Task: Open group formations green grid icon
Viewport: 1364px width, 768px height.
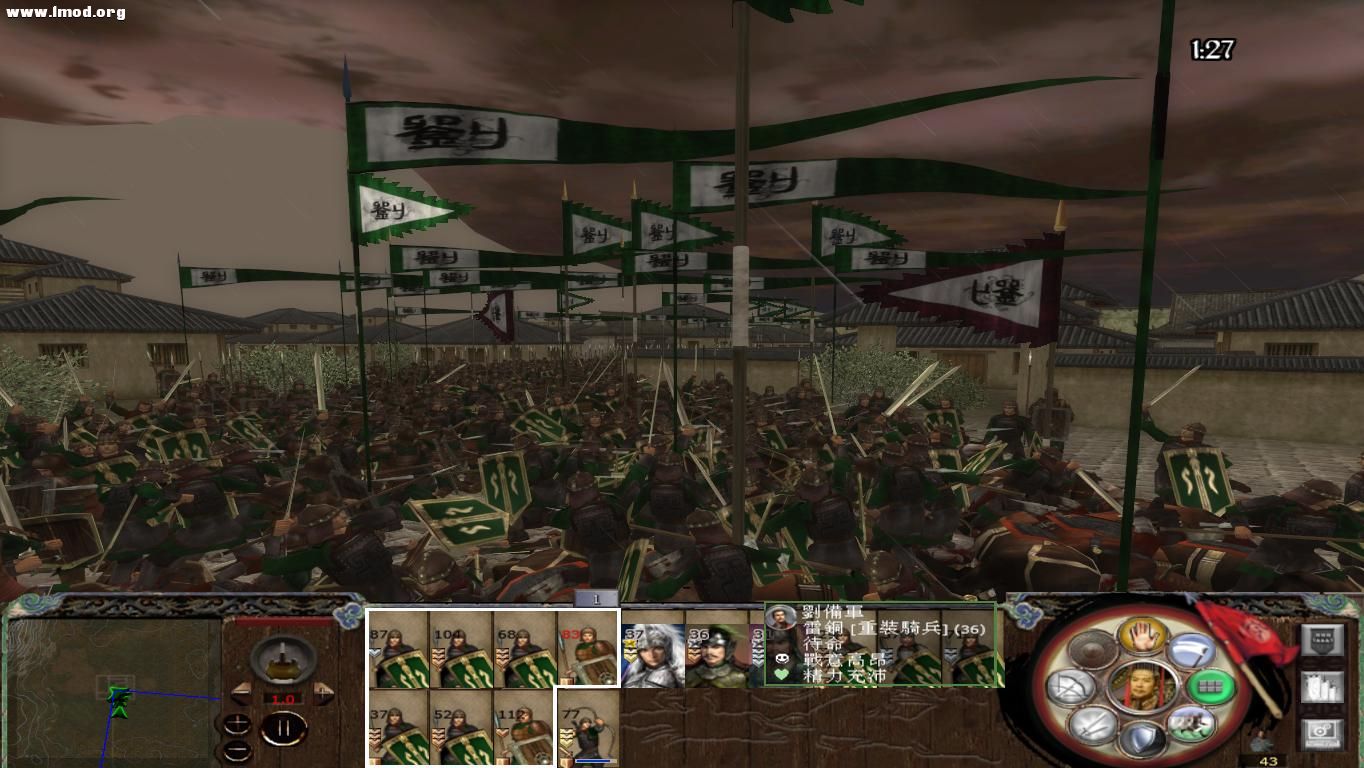Action: 1210,687
